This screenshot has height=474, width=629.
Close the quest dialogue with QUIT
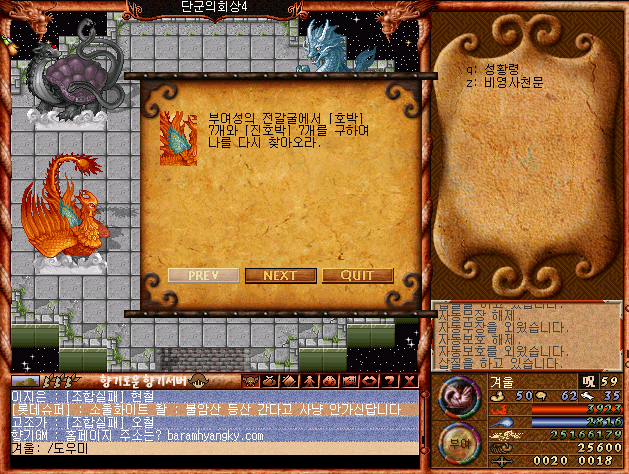tap(357, 276)
